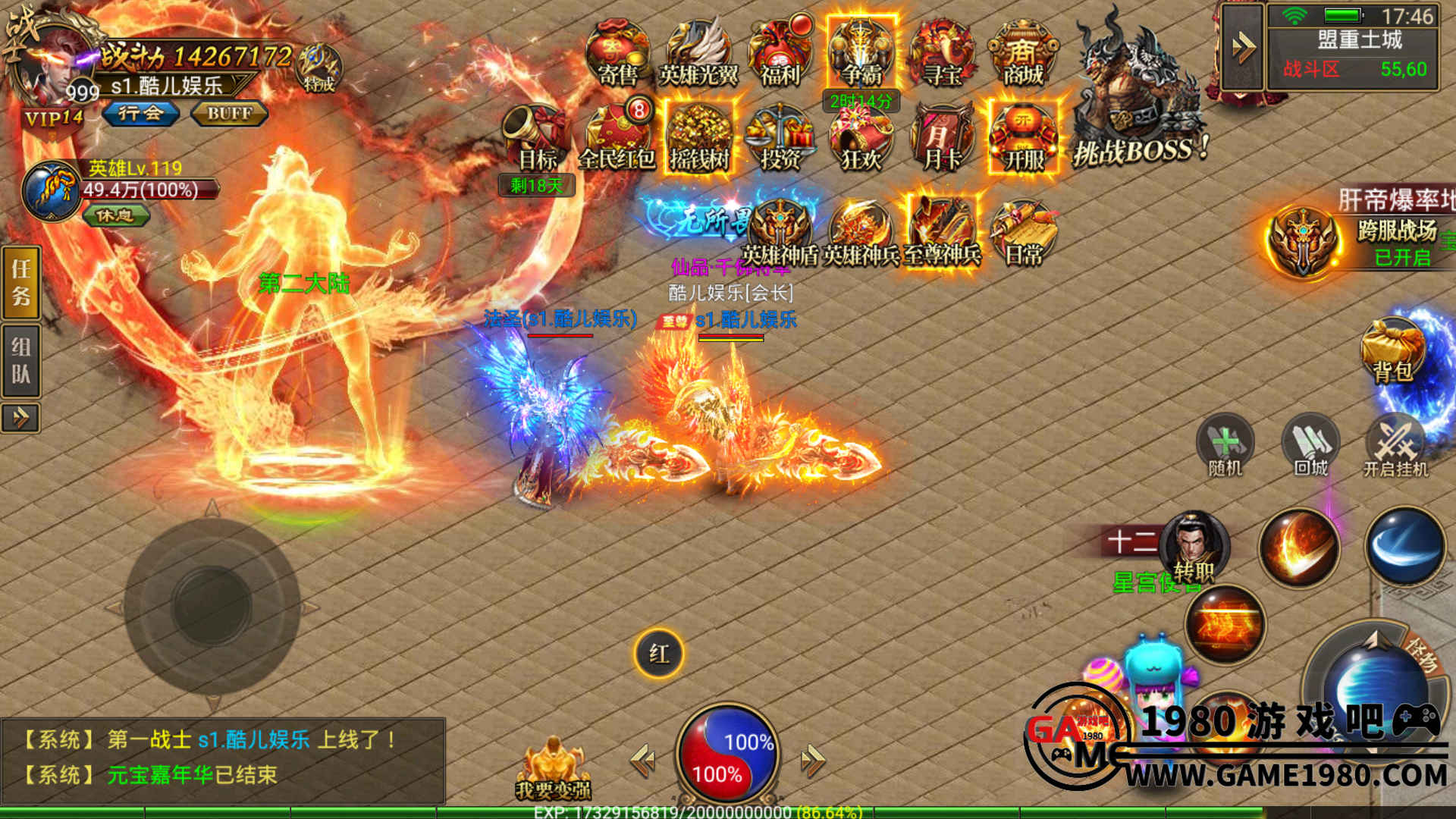Image resolution: width=1456 pixels, height=819 pixels.
Task: Open the 寻宝 treasure hunt icon
Action: click(943, 53)
